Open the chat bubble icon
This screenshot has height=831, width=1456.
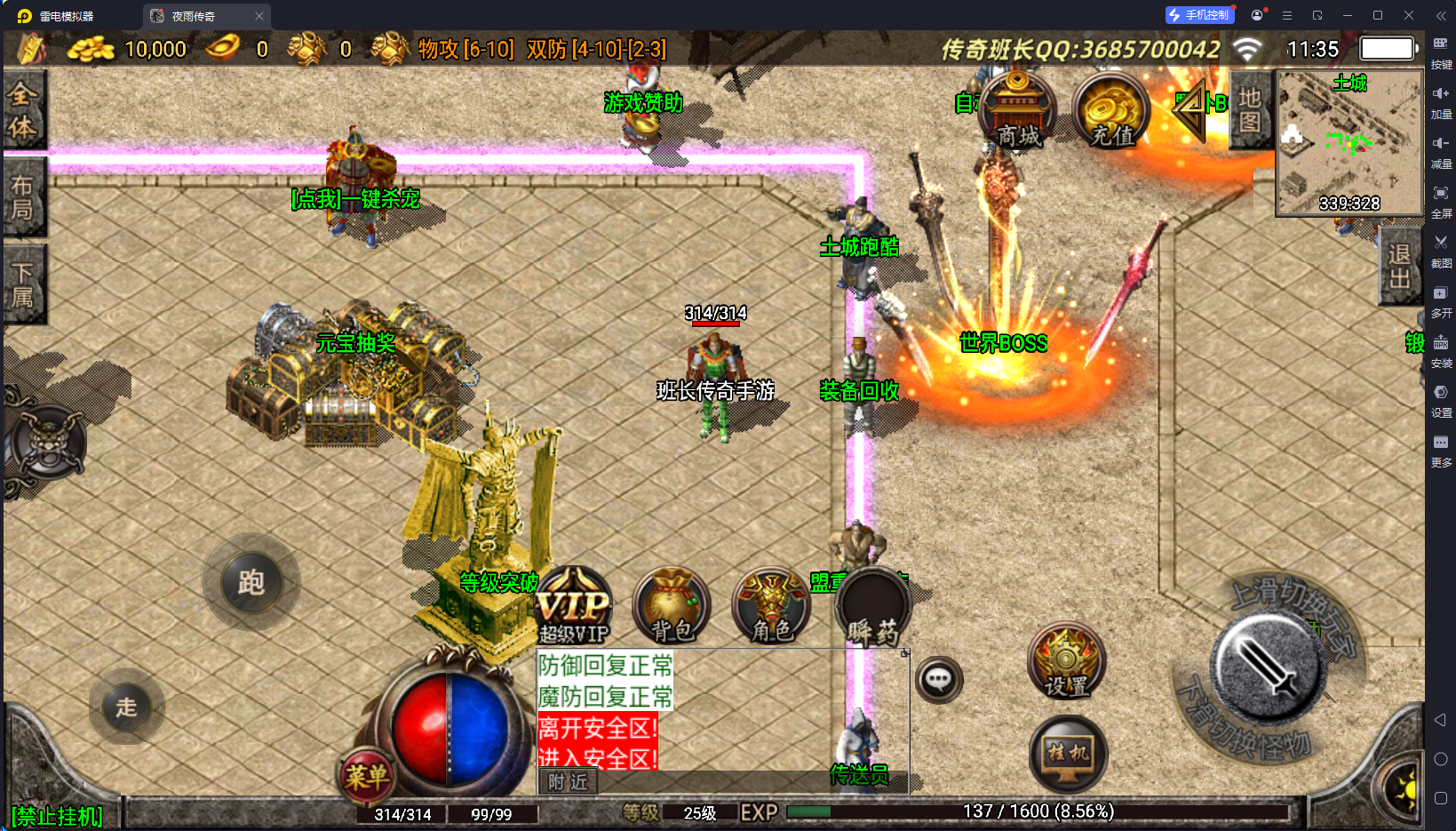coord(938,681)
